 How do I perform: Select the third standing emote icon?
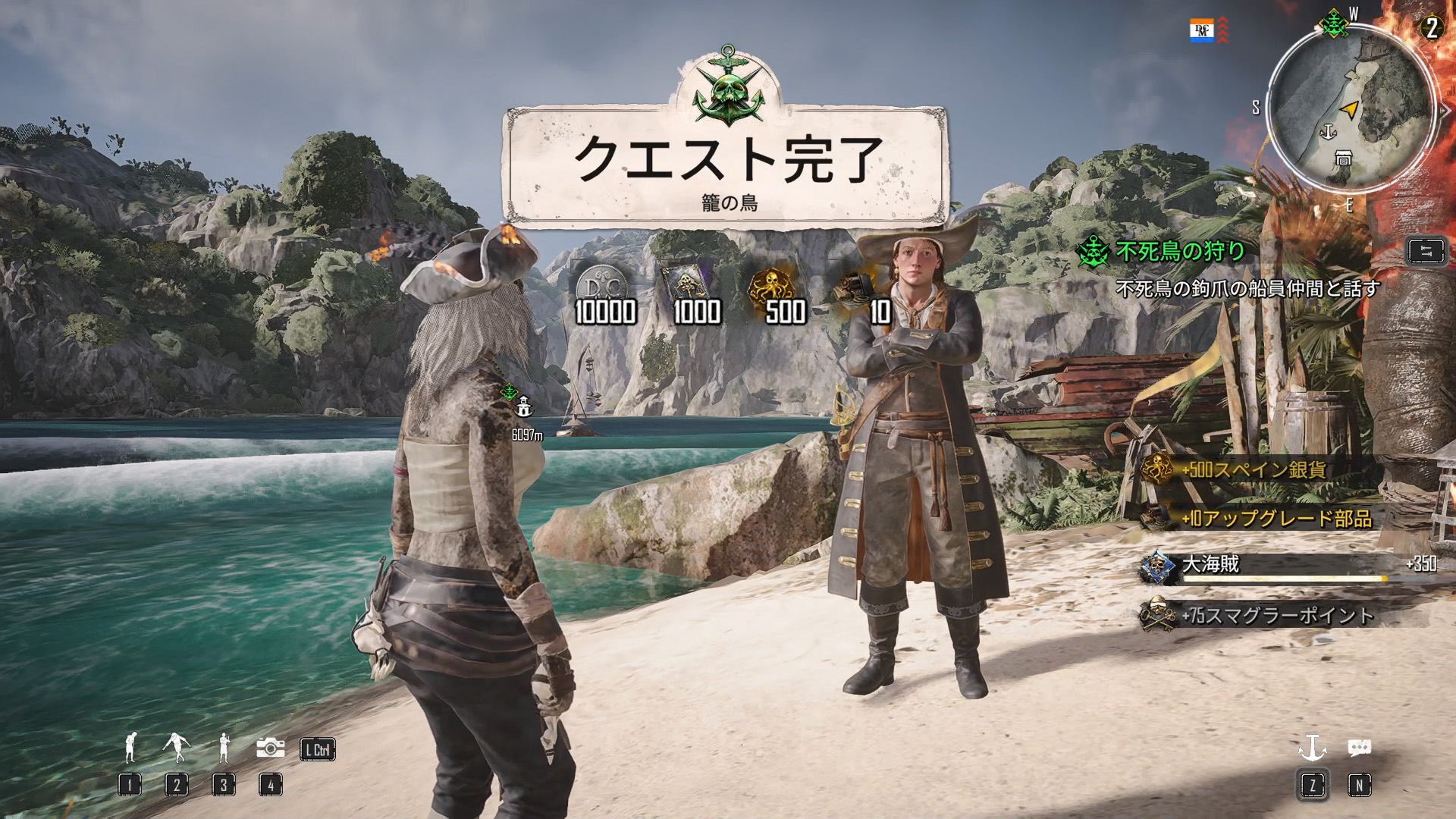pos(223,748)
